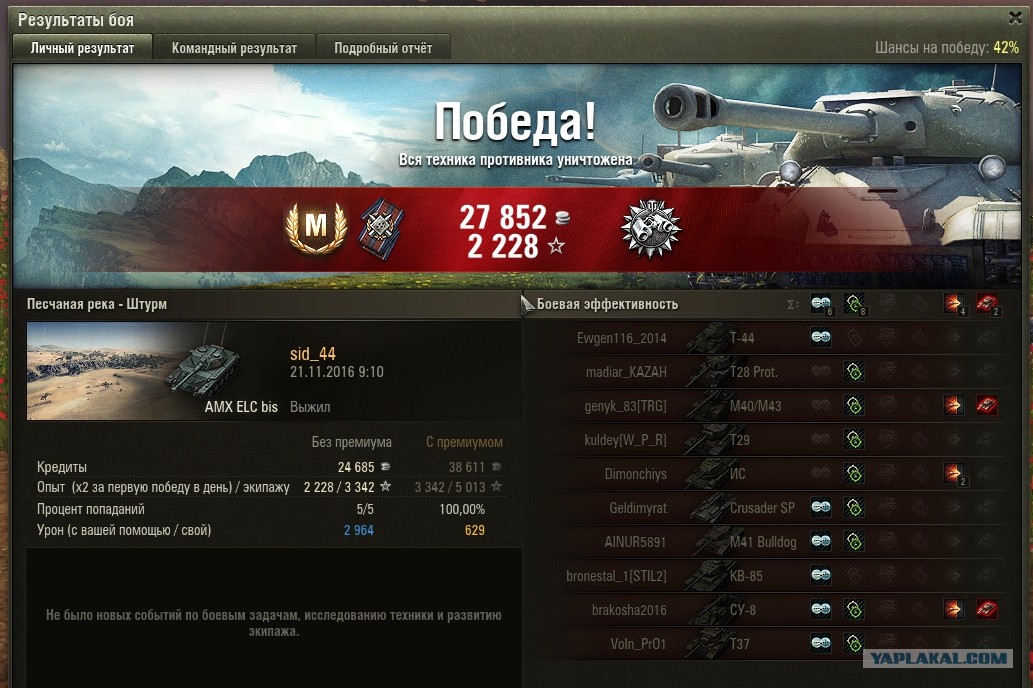Close the battle results window
The height and width of the screenshot is (688, 1033).
[1015, 18]
